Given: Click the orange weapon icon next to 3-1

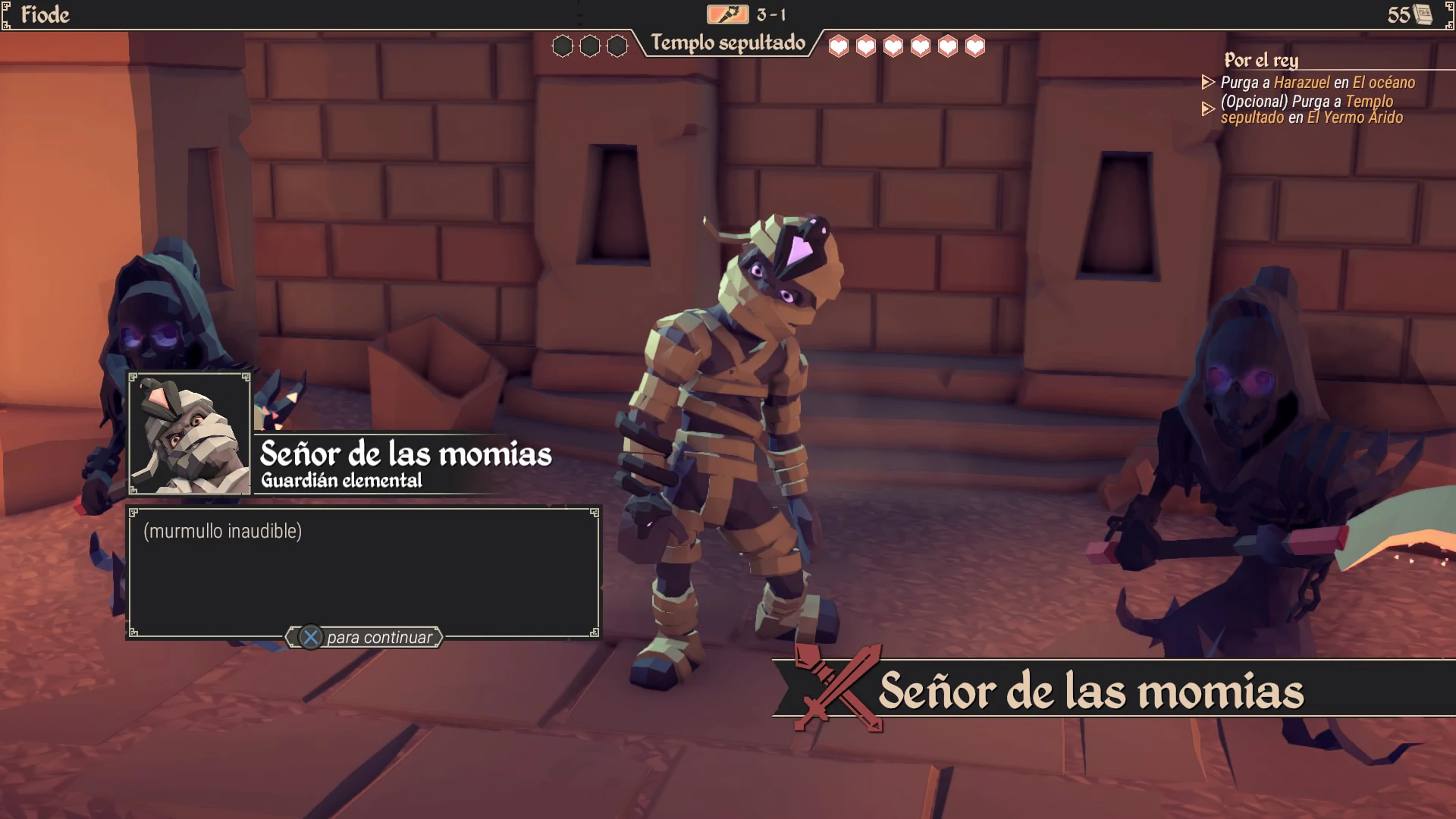Looking at the screenshot, I should pos(727,14).
